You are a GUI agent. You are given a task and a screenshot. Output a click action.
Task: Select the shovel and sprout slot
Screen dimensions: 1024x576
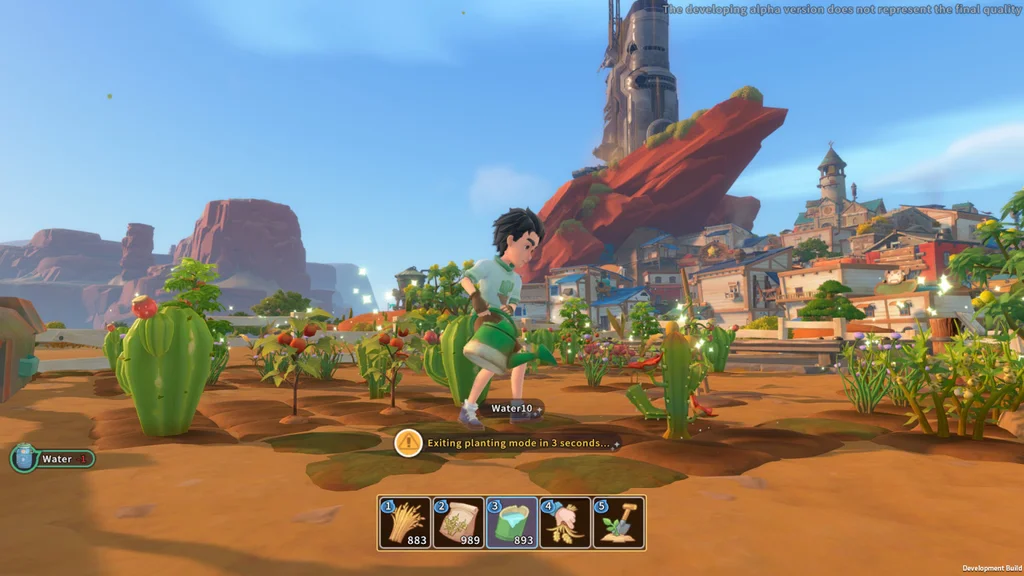pyautogui.click(x=618, y=522)
